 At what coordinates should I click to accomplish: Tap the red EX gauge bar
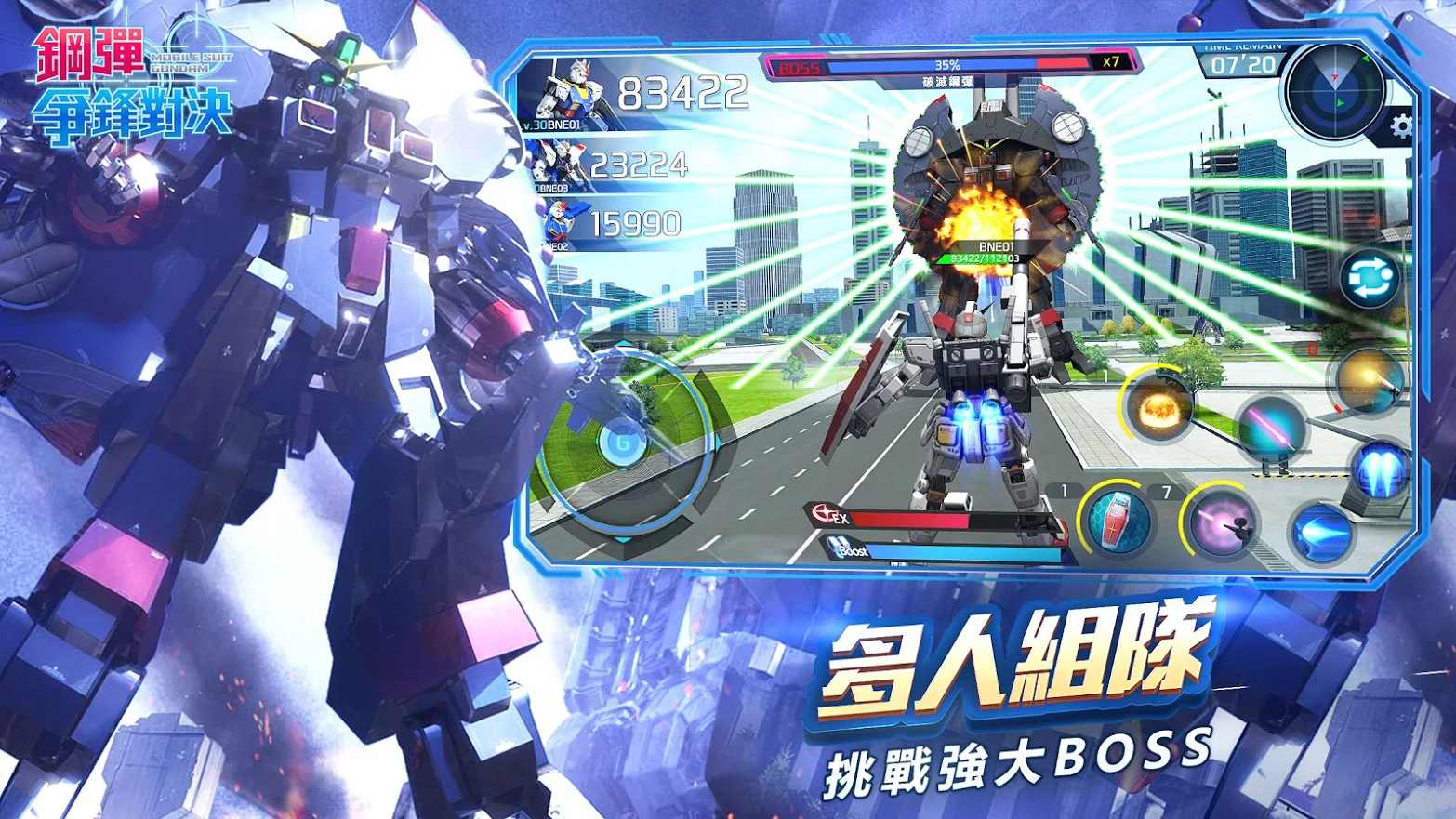(x=920, y=521)
